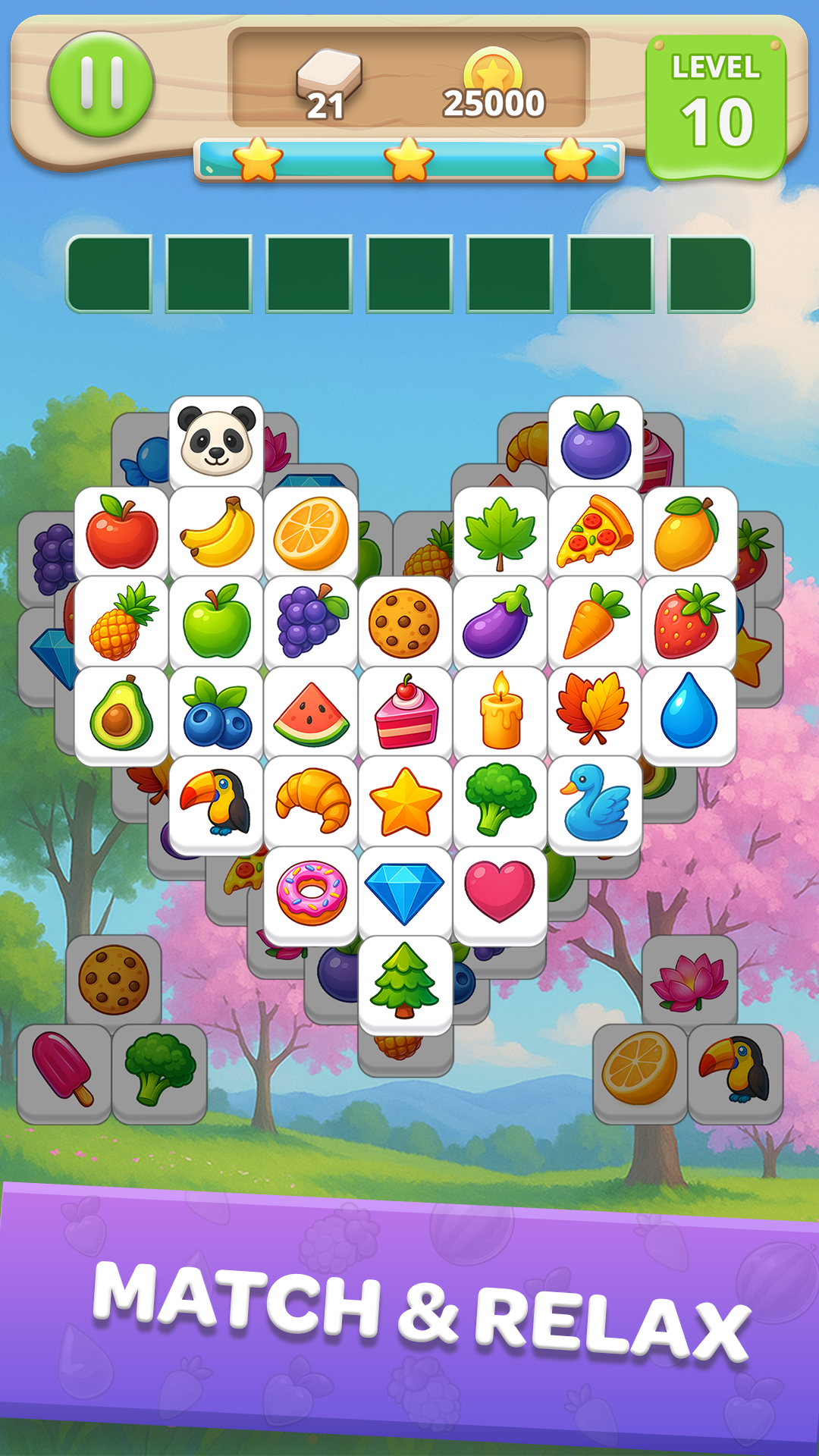Choose the carrot tile

tap(595, 623)
